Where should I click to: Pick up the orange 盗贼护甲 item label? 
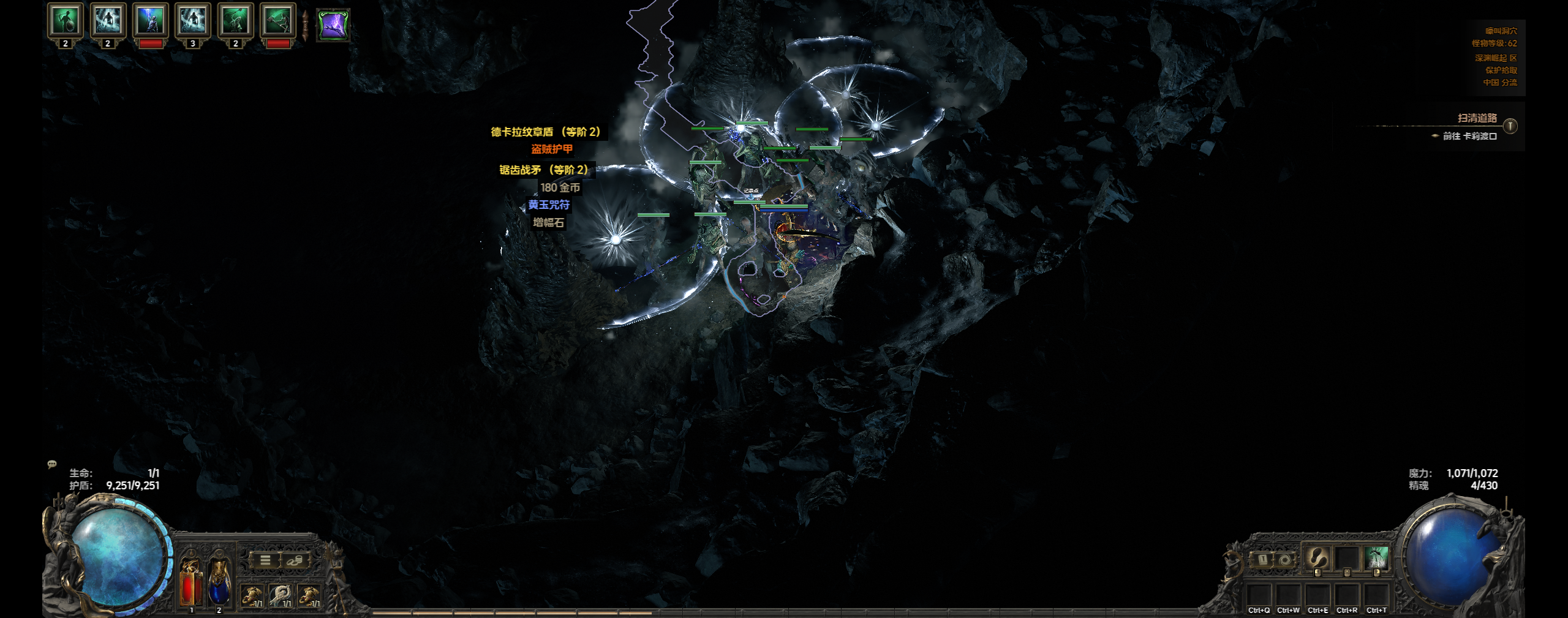click(552, 149)
